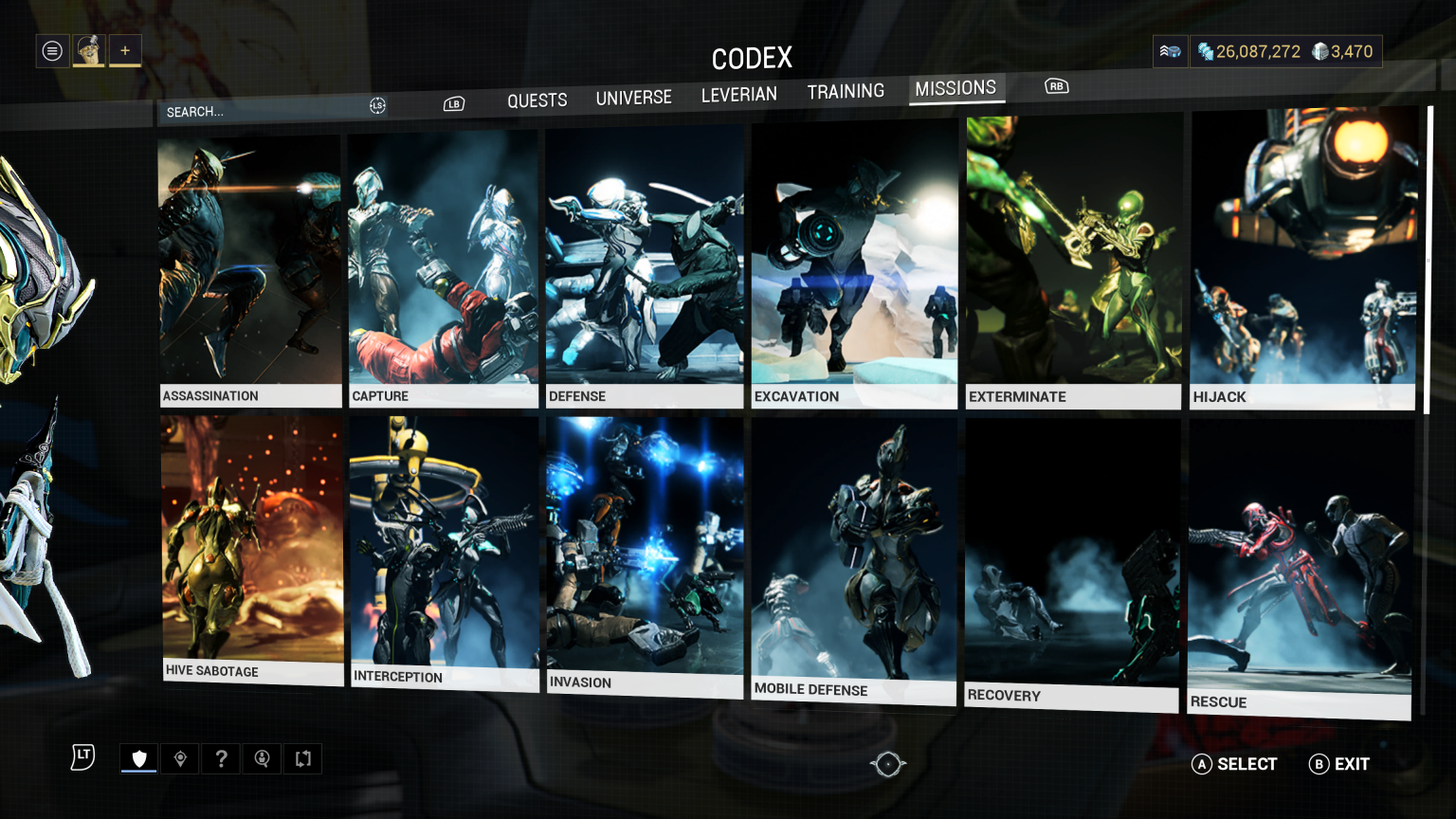Switch to the Quests tab
The height and width of the screenshot is (819, 1456).
(537, 100)
